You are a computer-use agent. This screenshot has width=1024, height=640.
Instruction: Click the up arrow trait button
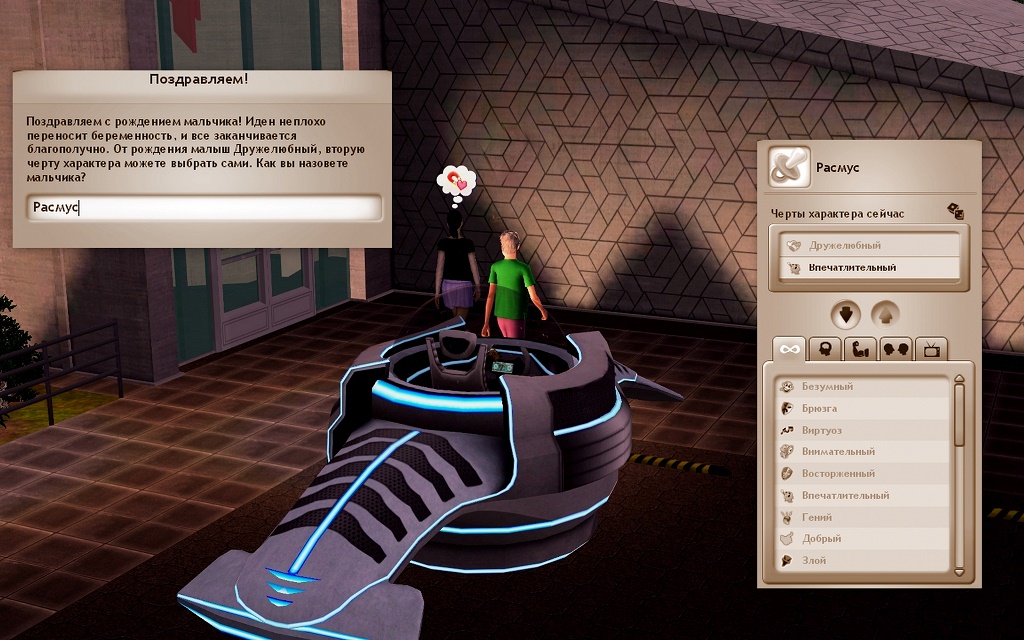[x=885, y=315]
